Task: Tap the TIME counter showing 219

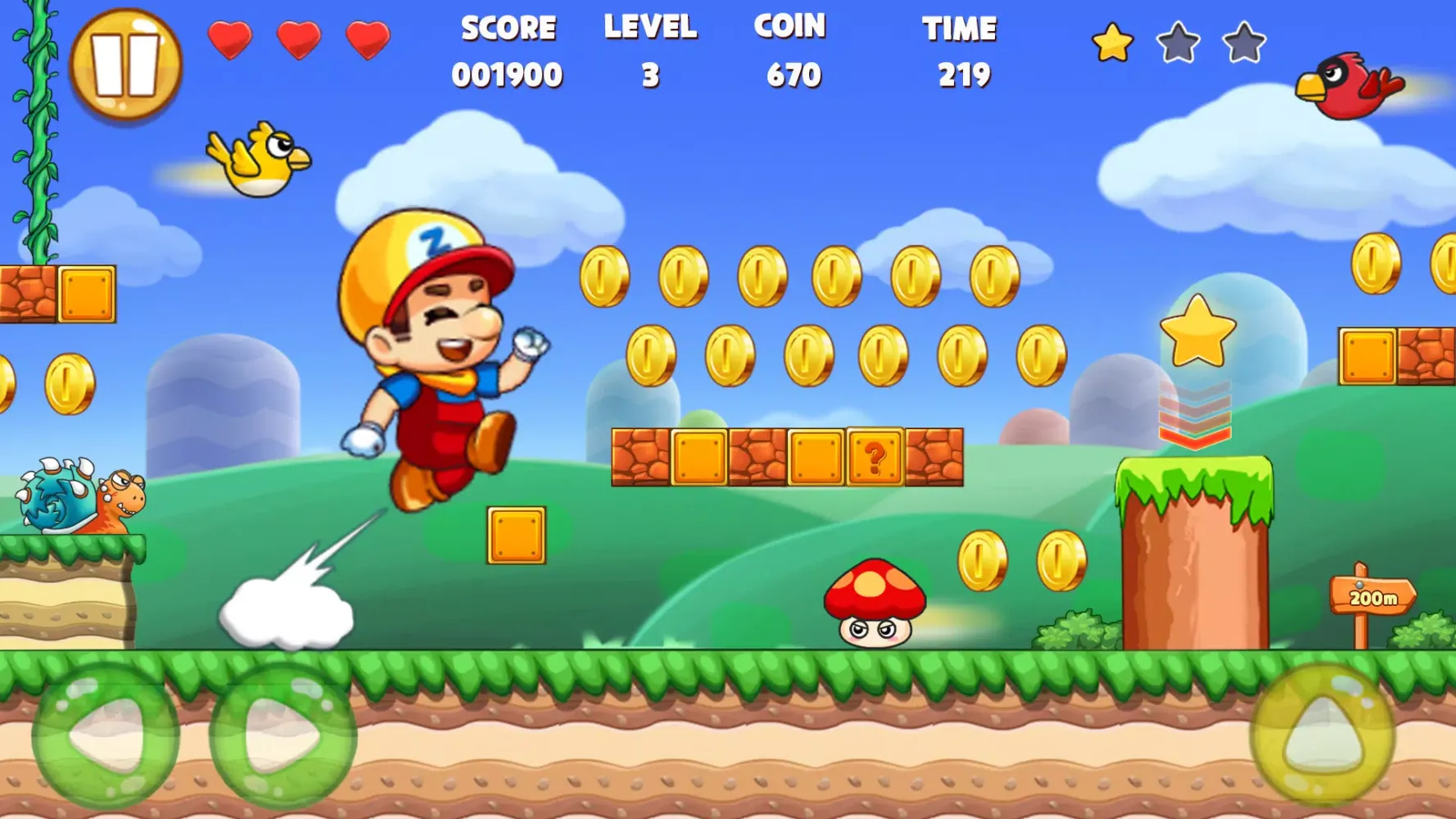Action: tap(960, 49)
